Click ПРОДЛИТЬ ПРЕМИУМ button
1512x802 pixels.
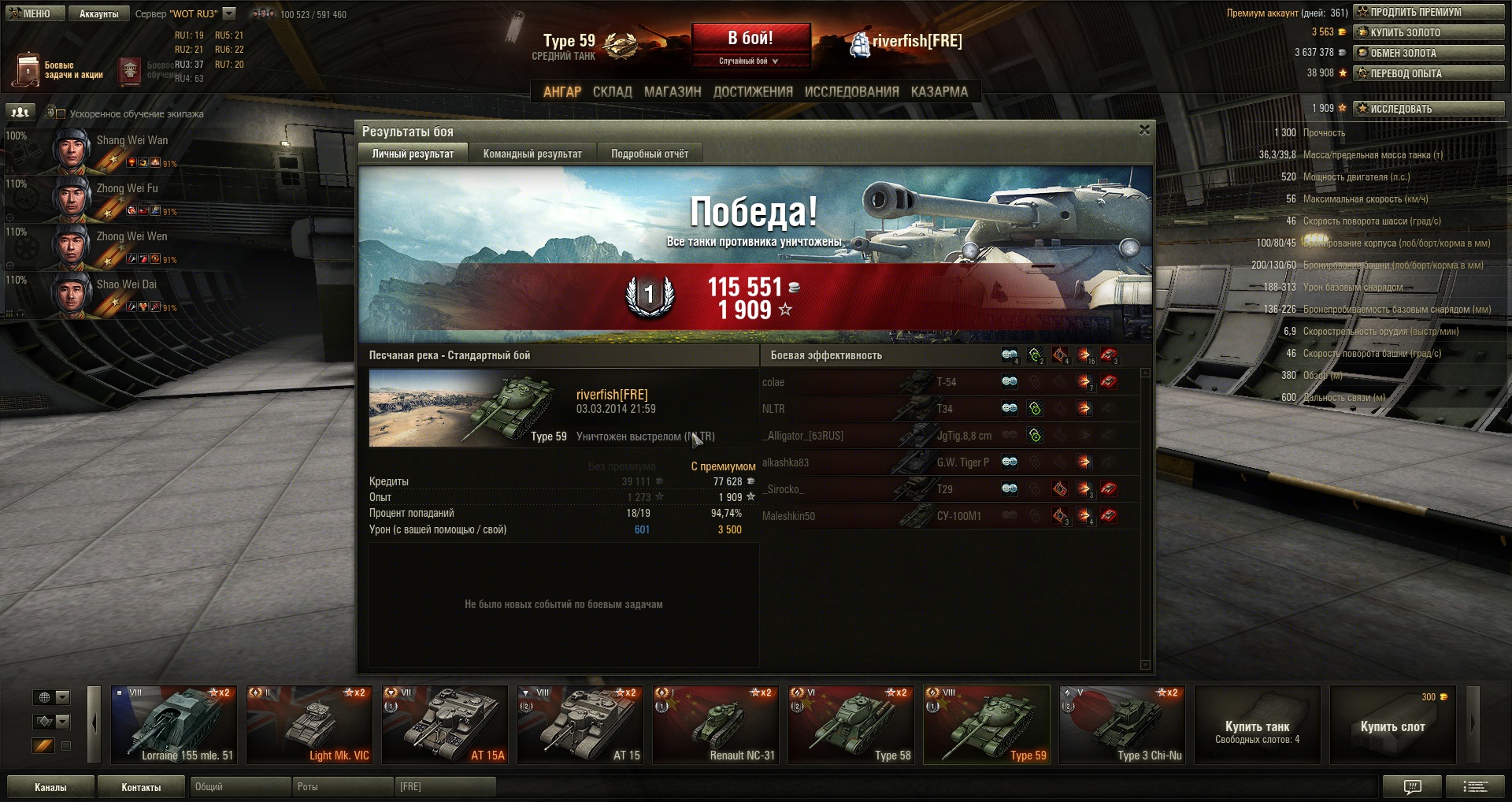click(x=1429, y=12)
